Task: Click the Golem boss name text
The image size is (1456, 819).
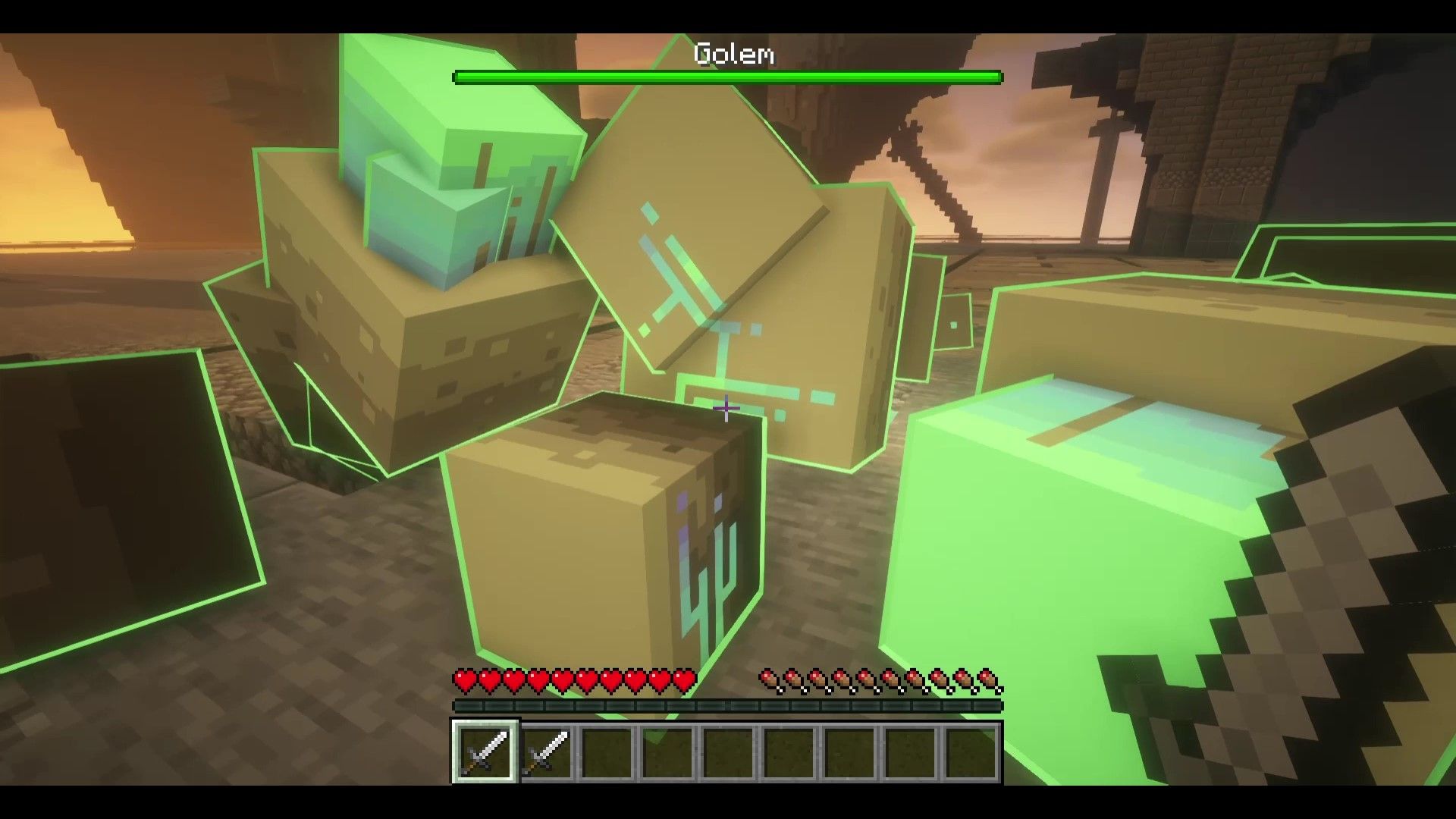Action: coord(734,55)
